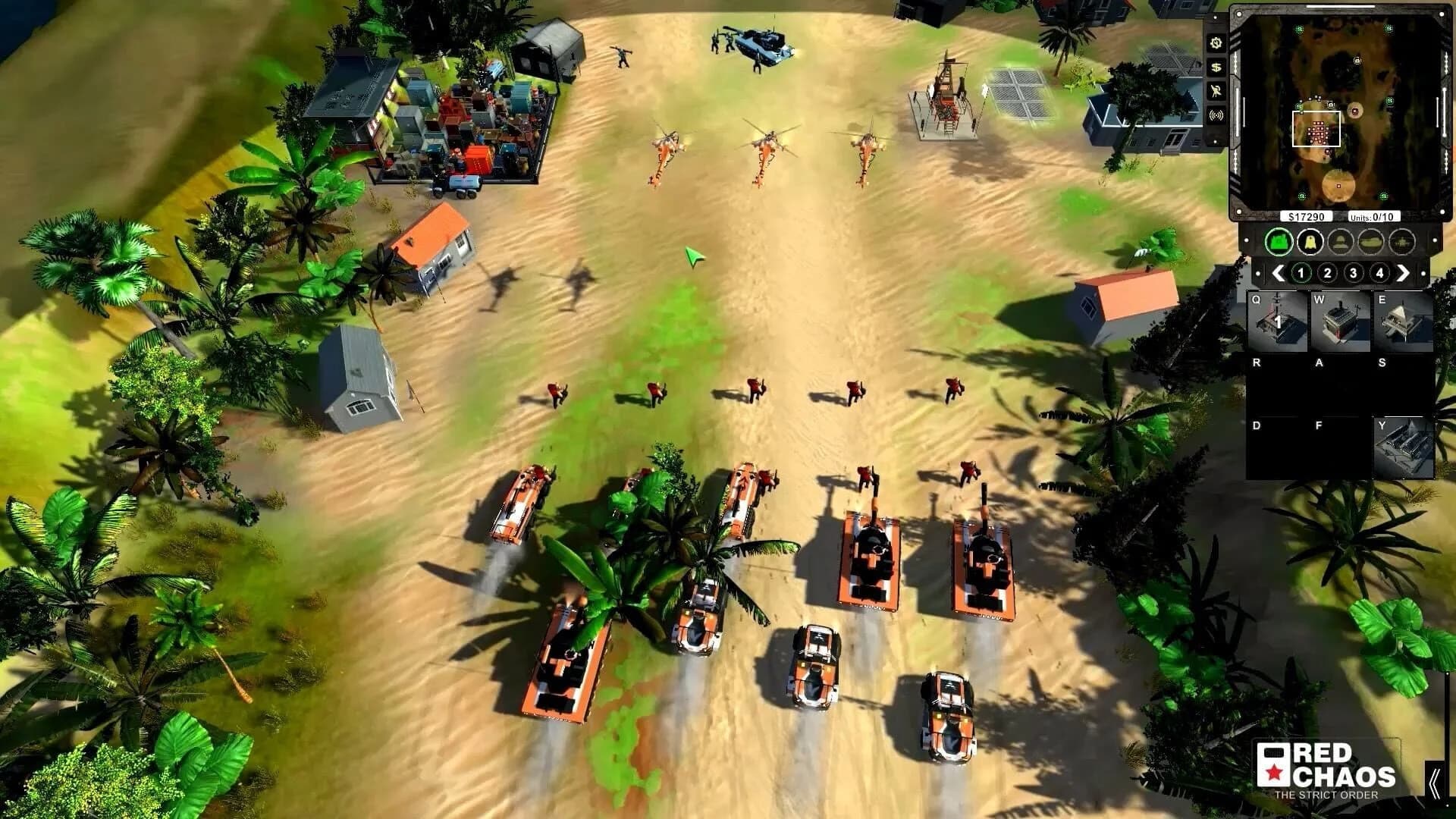Click the right arrow to browse more build pages
Screen dimensions: 1456x819
click(1403, 273)
